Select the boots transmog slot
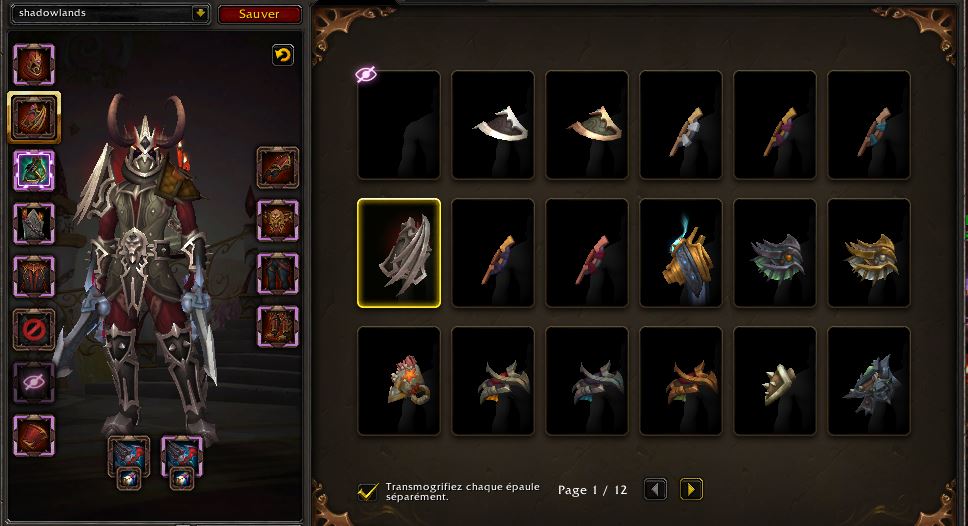This screenshot has width=968, height=526. pos(278,326)
